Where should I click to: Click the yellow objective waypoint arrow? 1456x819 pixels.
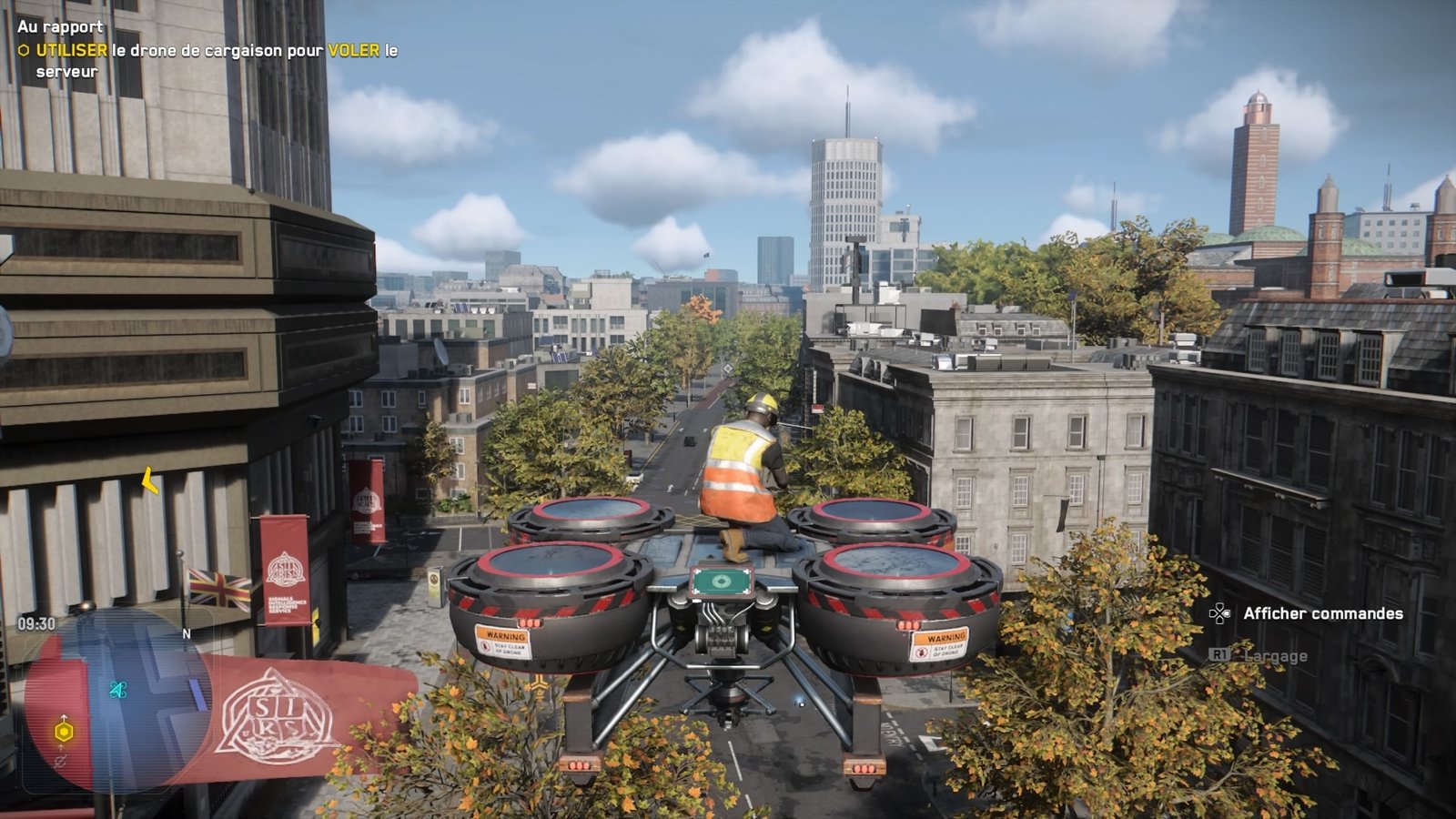tap(150, 480)
